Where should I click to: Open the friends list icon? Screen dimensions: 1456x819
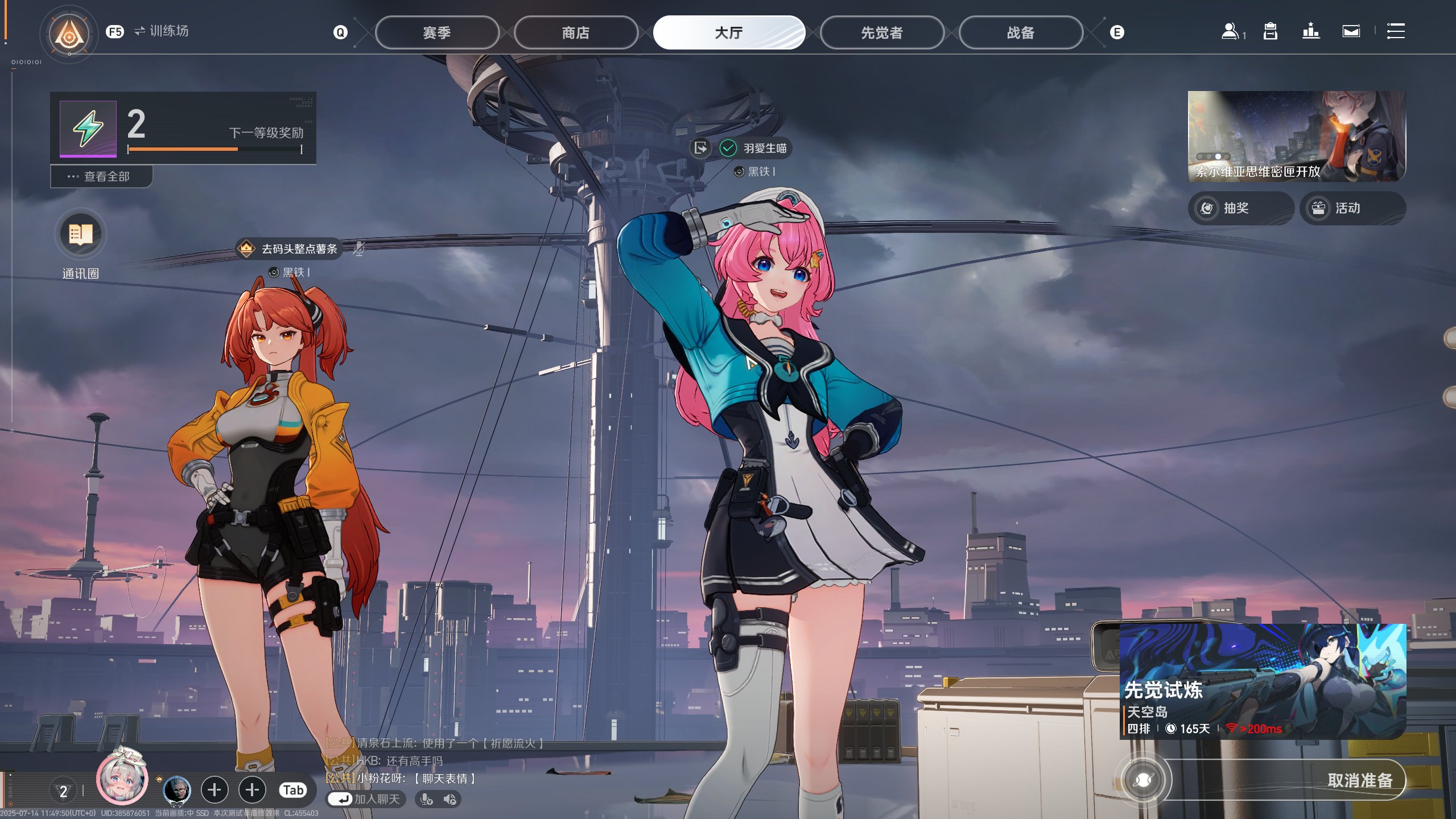1230,31
